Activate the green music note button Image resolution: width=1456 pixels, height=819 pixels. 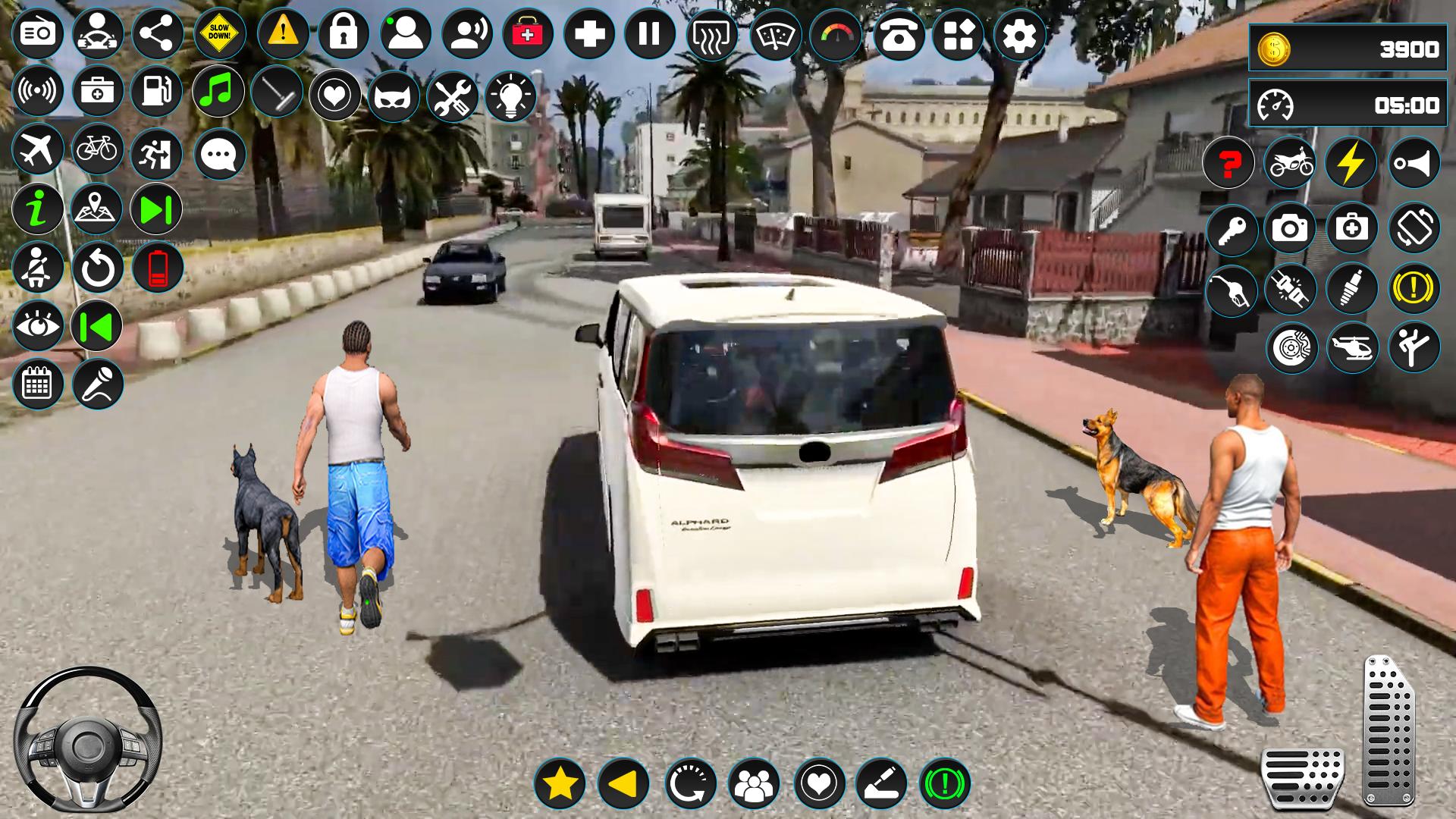coord(218,92)
